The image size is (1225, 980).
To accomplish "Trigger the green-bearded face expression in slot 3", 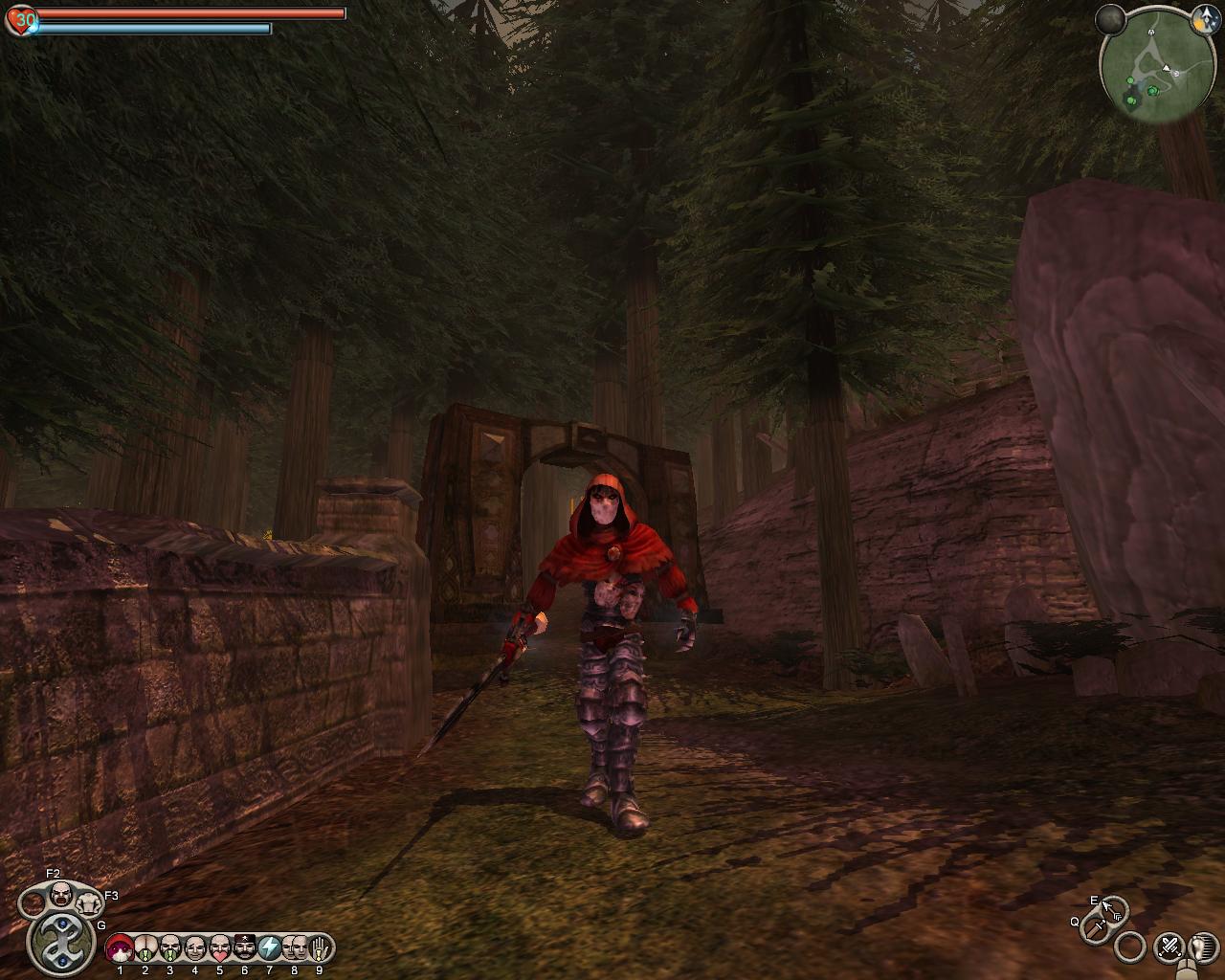I will coord(169,948).
